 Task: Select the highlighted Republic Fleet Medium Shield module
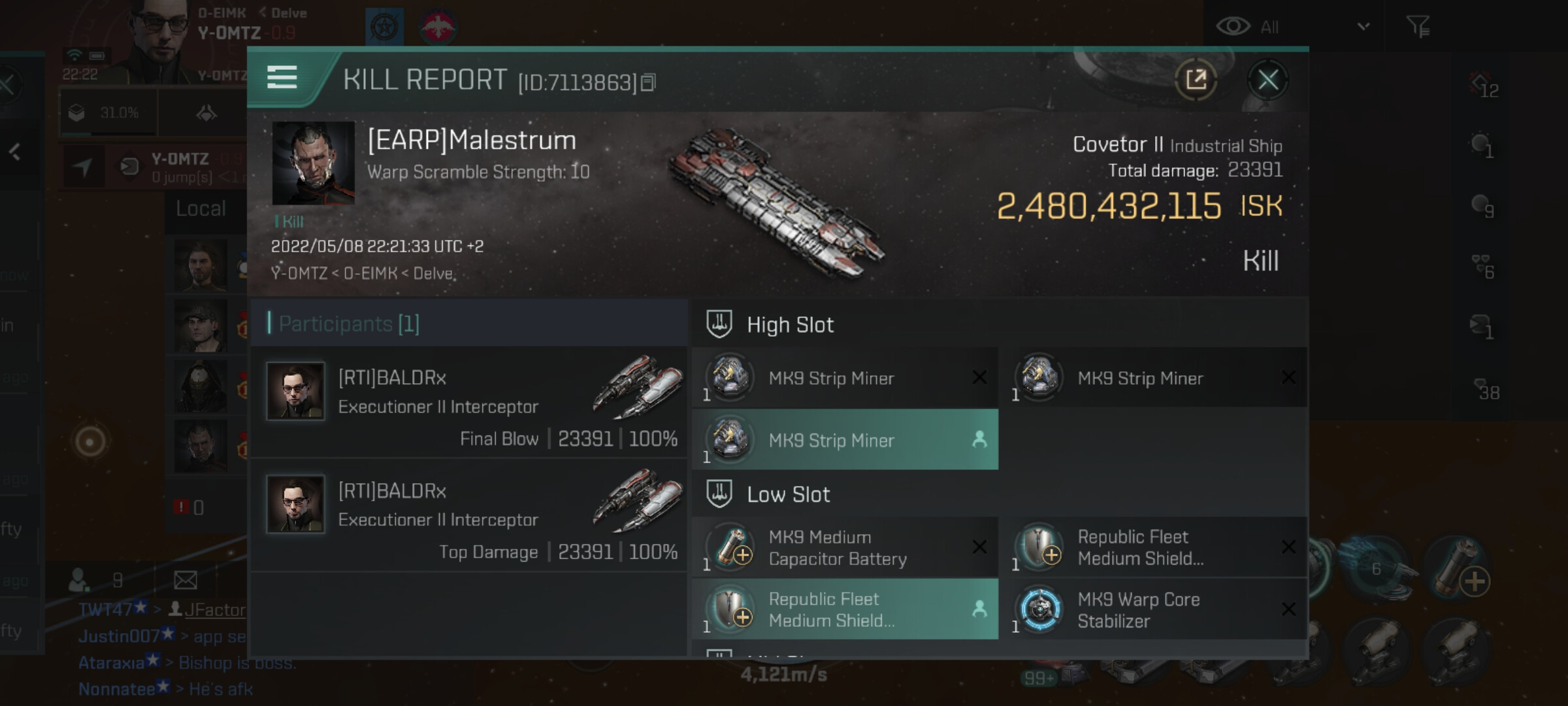(845, 610)
